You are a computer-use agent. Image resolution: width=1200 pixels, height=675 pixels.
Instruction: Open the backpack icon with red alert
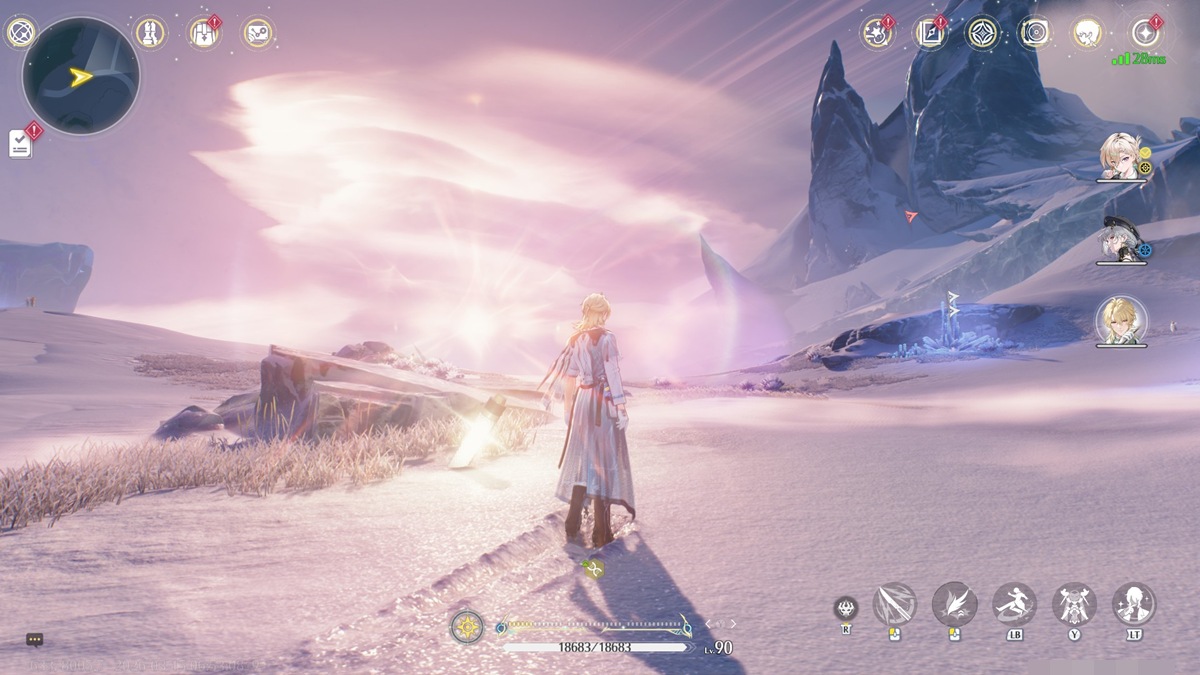pos(204,33)
